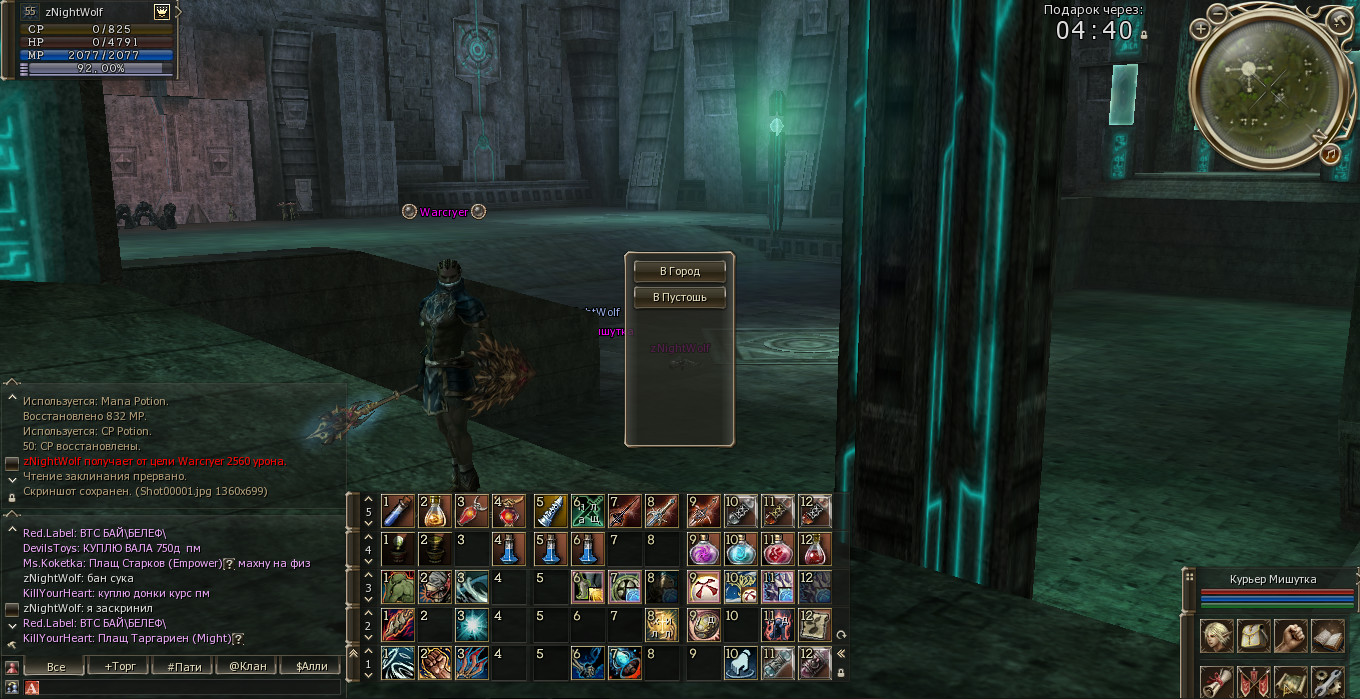Open the actions fist icon in menu
Image resolution: width=1360 pixels, height=699 pixels.
[x=1290, y=636]
